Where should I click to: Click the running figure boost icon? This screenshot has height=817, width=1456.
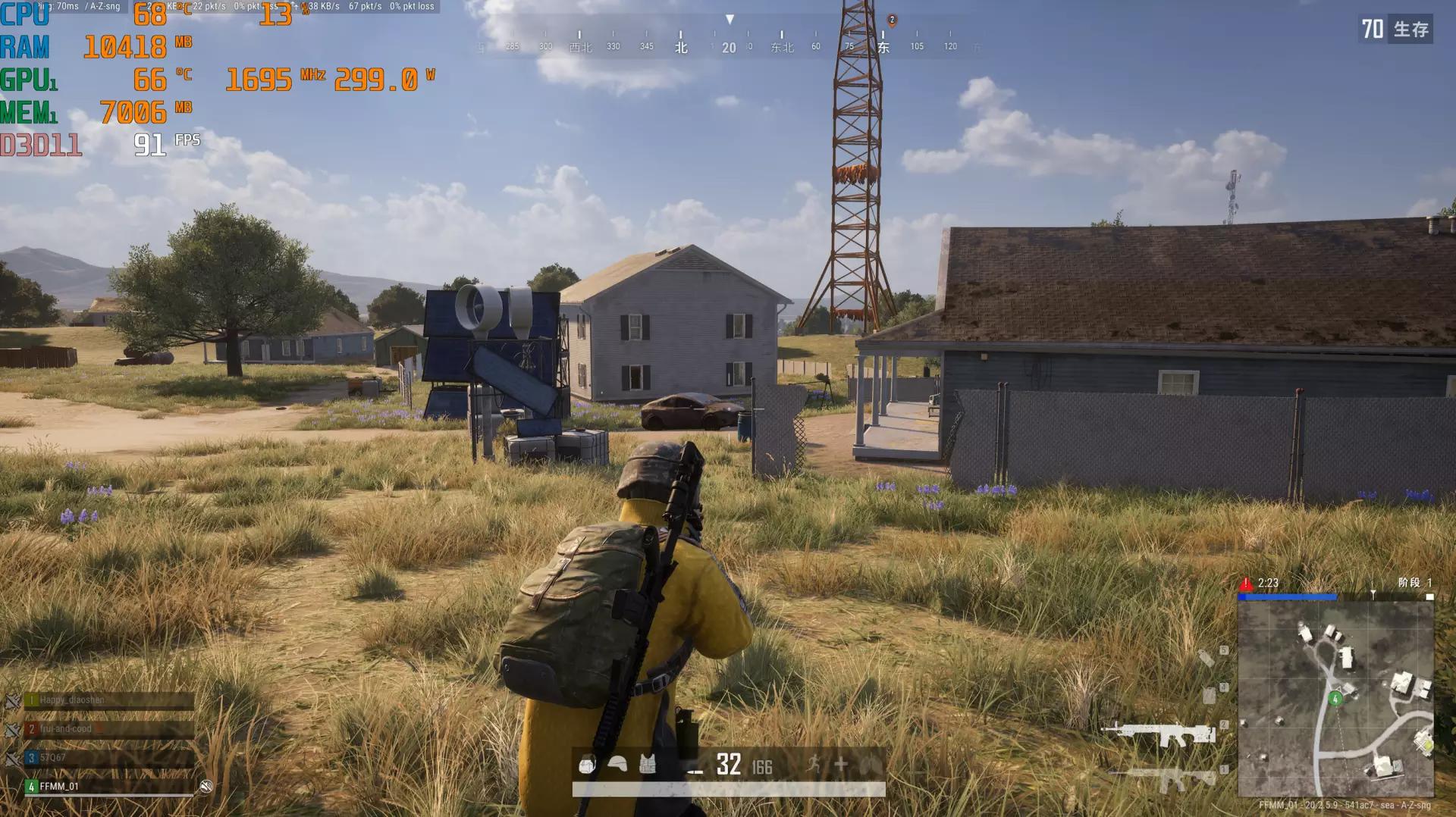(x=814, y=764)
